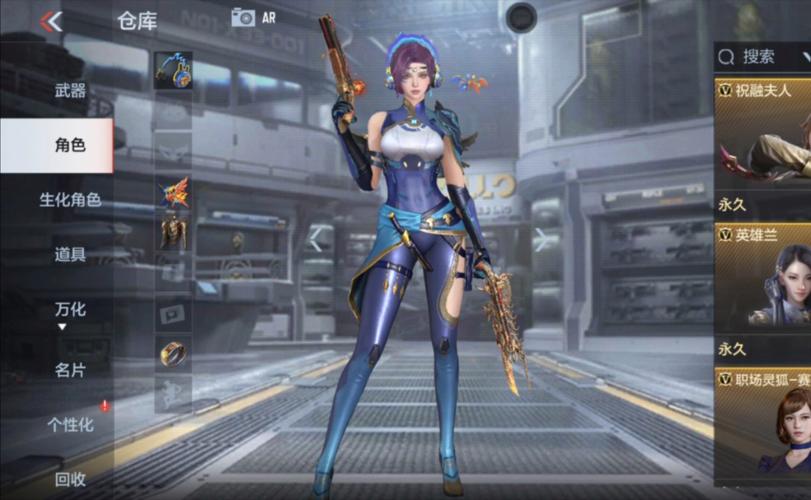
Task: Open the 生化角色 category
Action: (x=70, y=200)
